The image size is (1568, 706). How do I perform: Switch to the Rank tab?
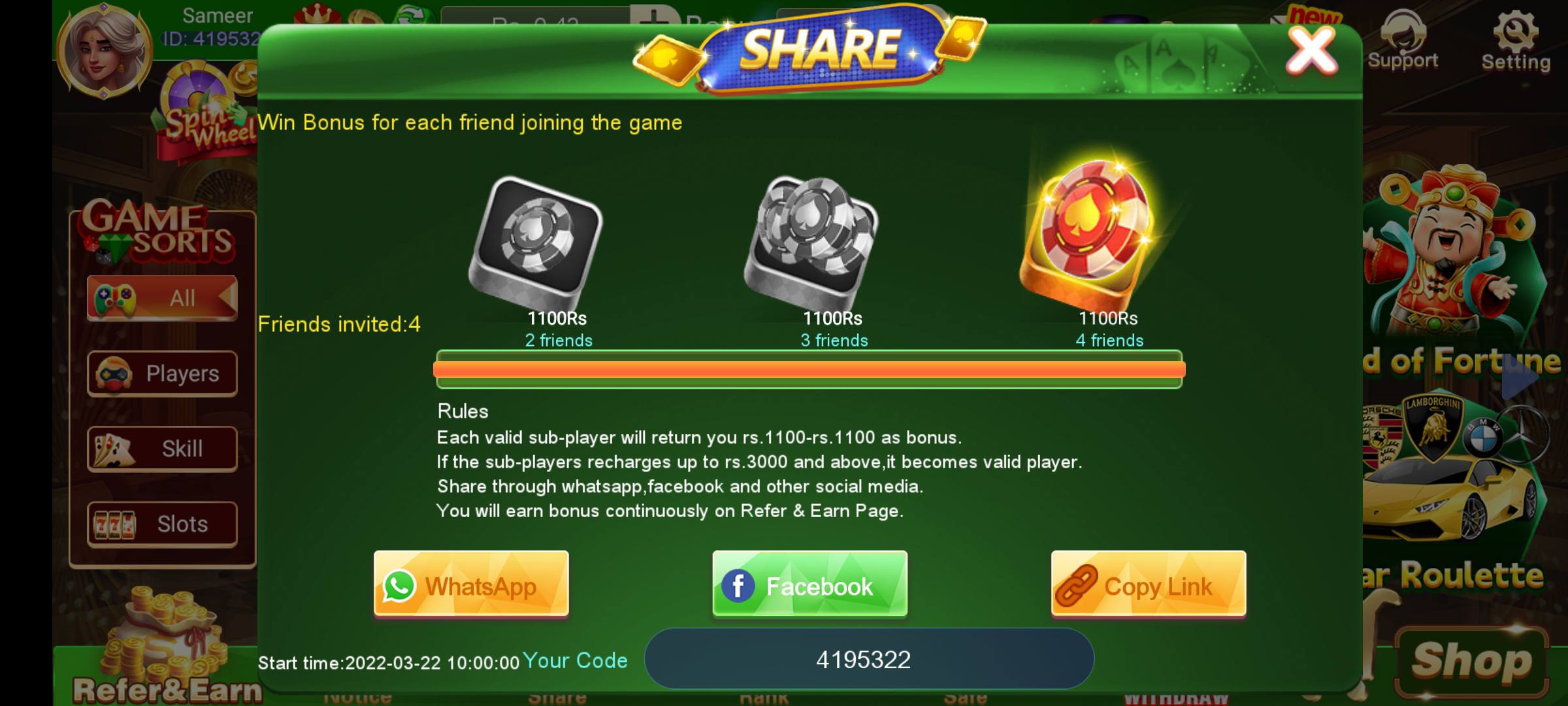click(x=764, y=698)
